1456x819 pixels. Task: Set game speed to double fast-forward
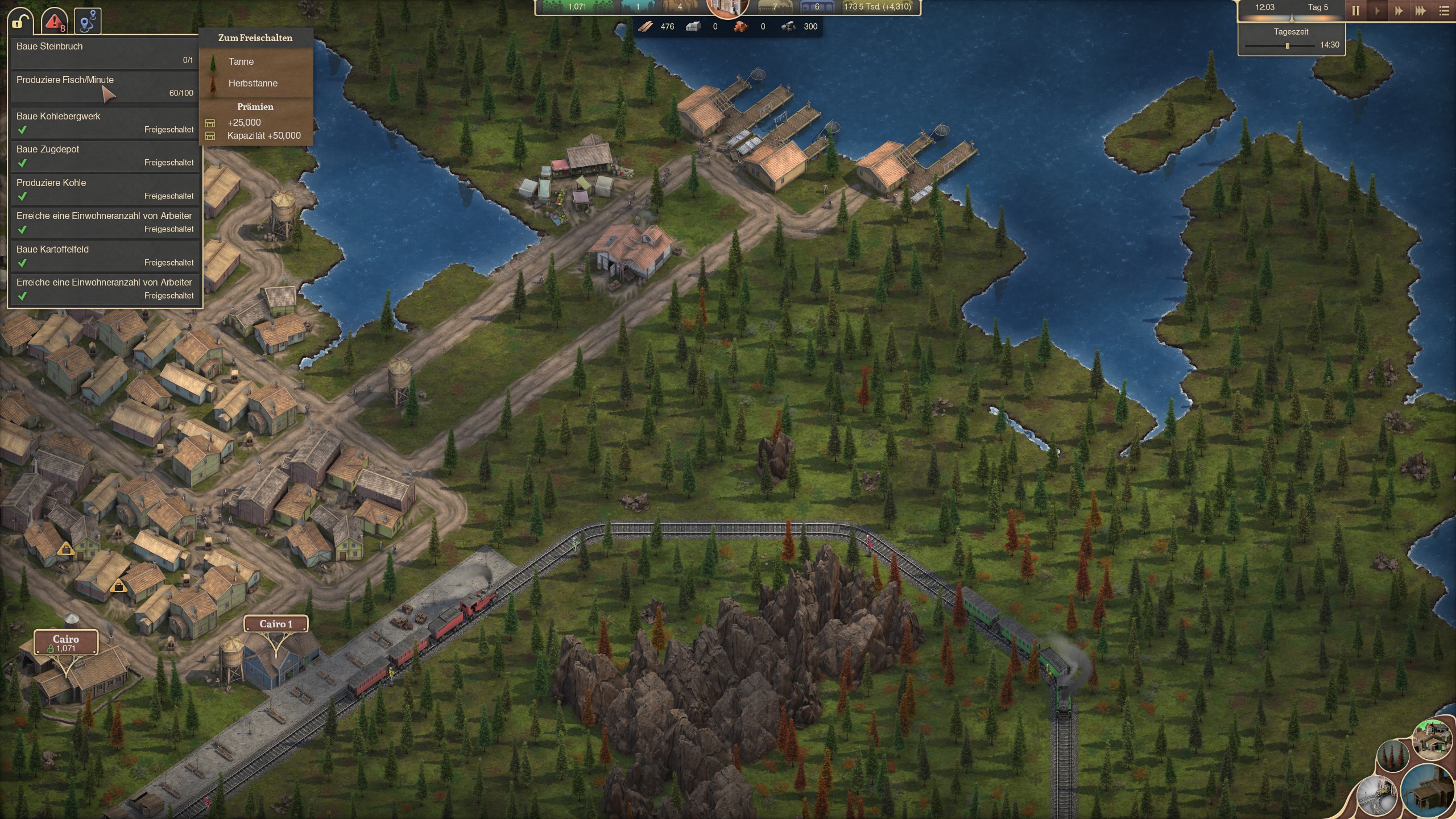click(1399, 11)
